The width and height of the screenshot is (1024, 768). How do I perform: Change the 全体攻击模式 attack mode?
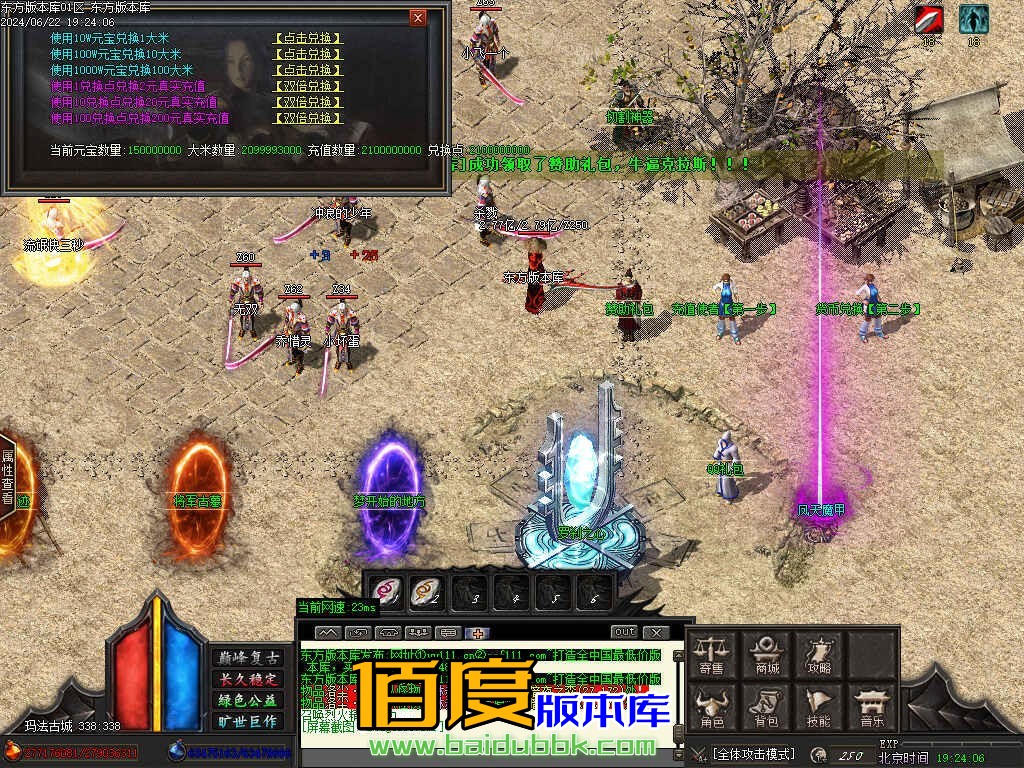pyautogui.click(x=755, y=753)
